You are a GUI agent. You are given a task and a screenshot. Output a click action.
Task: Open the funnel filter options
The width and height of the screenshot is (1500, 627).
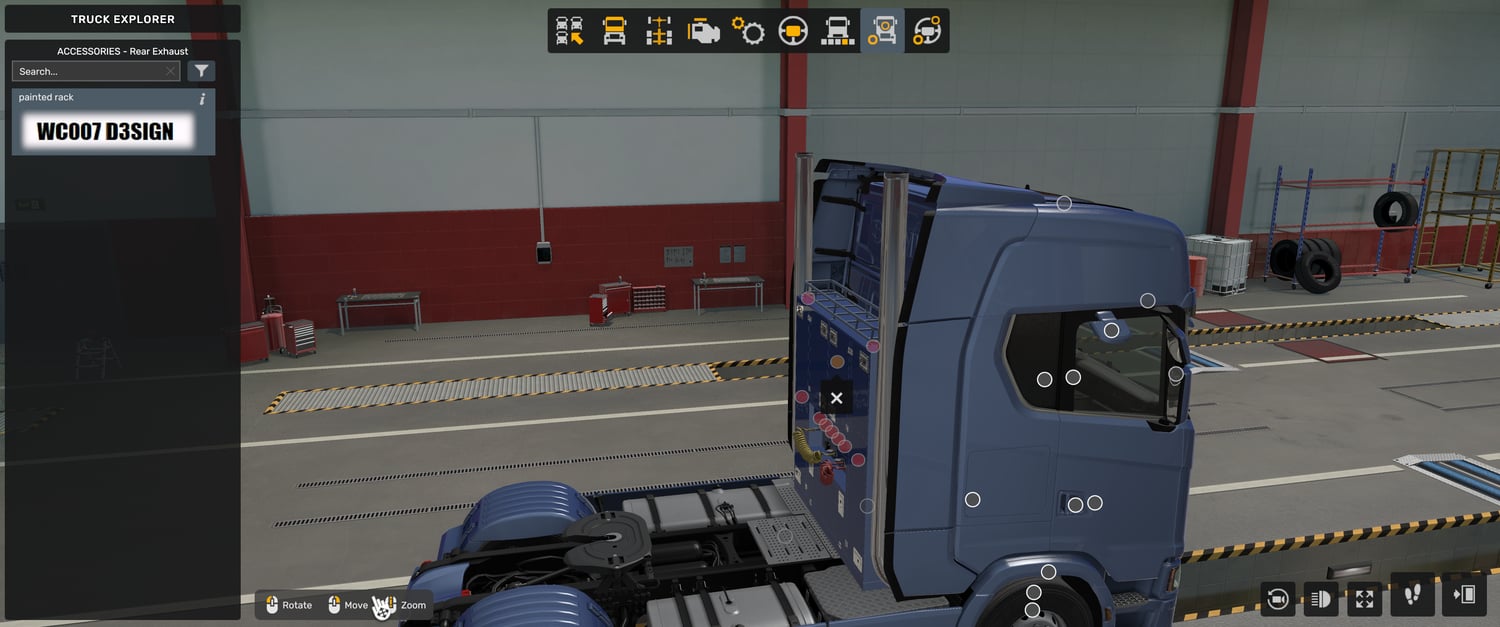pos(201,71)
